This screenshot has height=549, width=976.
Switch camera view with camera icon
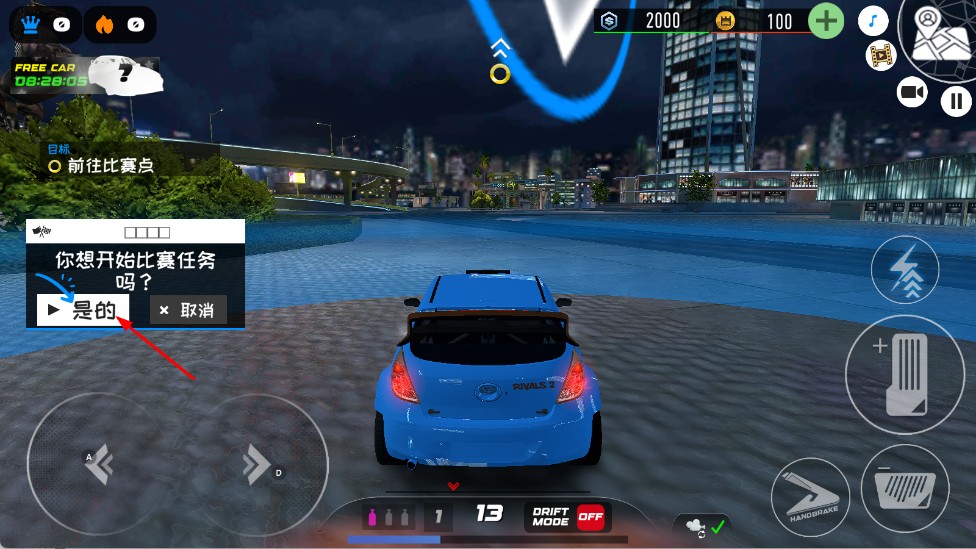tap(912, 93)
